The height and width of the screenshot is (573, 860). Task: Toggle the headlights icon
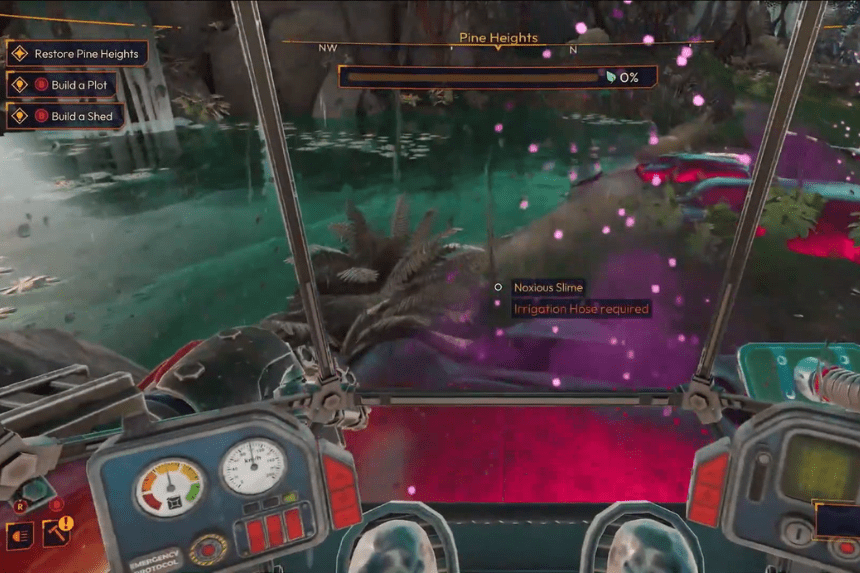pyautogui.click(x=19, y=535)
